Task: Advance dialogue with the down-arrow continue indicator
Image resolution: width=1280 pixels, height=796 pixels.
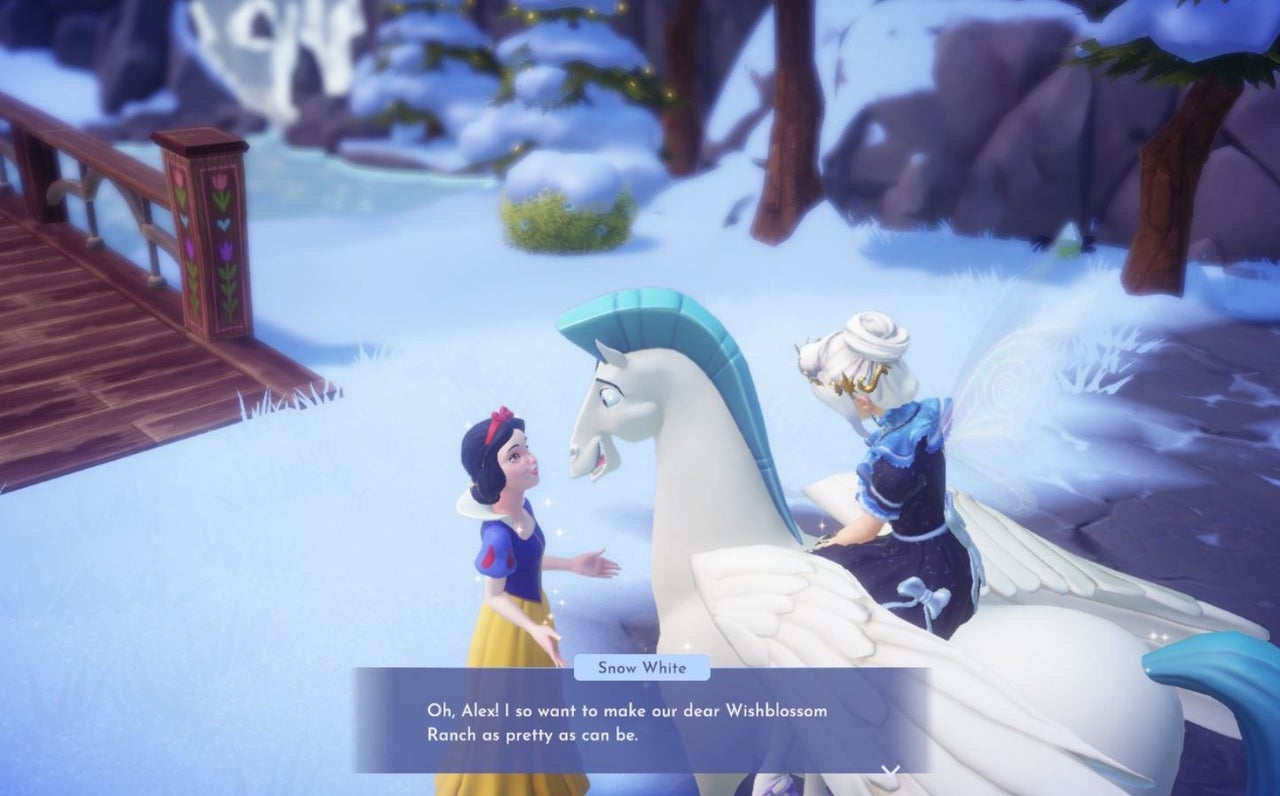Action: (x=890, y=770)
